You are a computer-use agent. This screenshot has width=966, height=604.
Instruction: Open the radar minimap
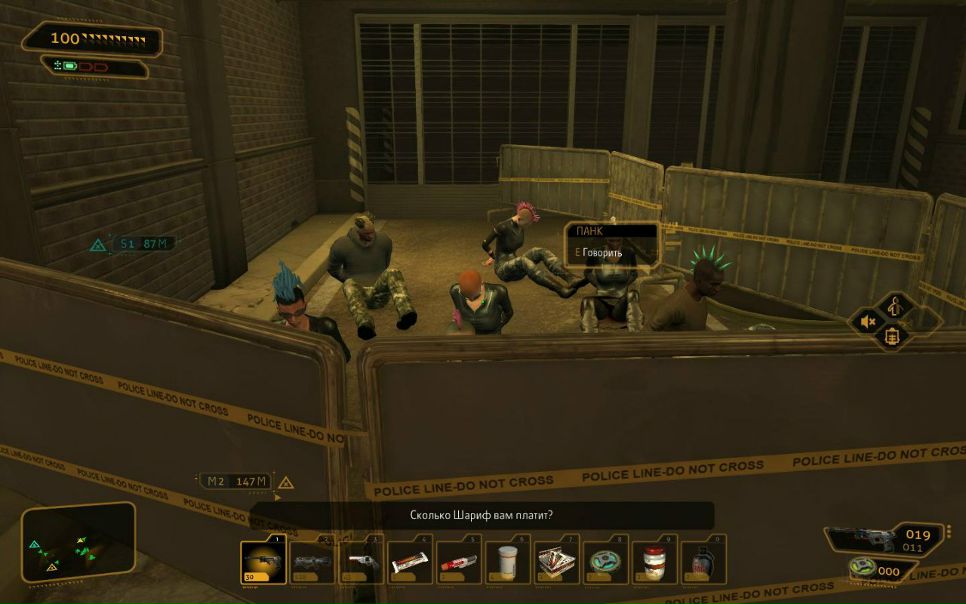pyautogui.click(x=78, y=542)
